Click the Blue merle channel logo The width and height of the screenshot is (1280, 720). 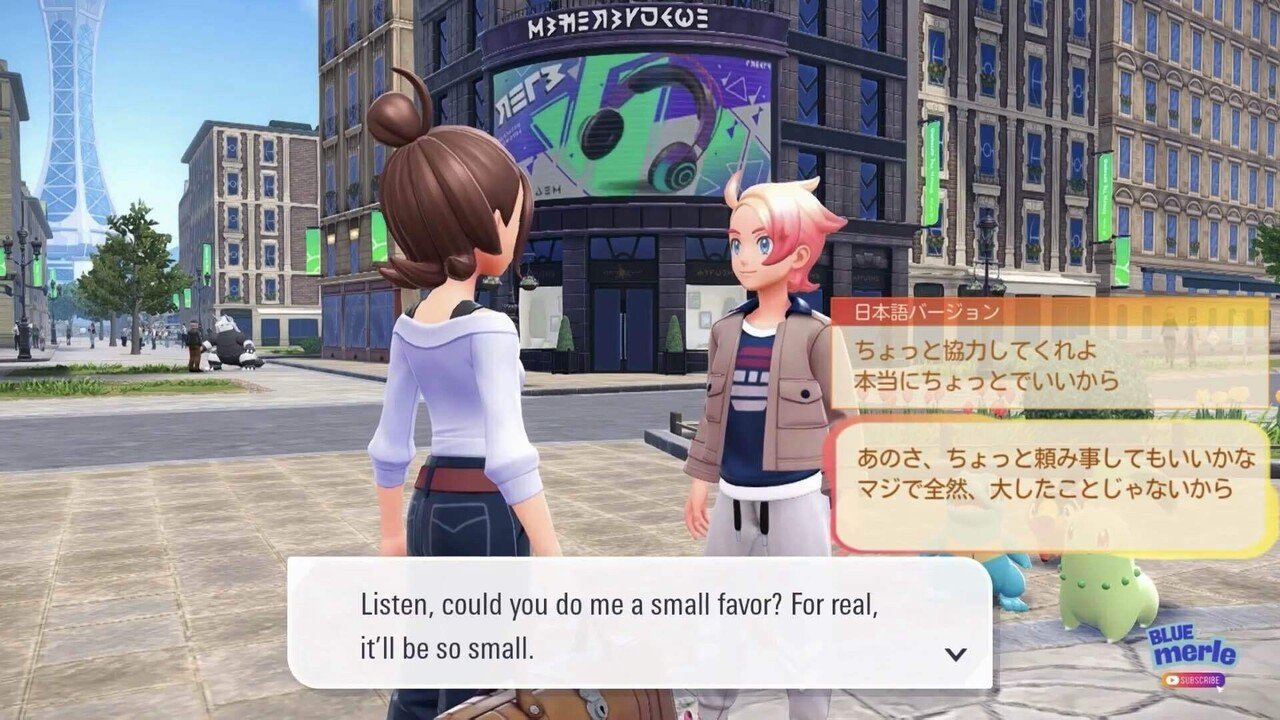click(1192, 650)
